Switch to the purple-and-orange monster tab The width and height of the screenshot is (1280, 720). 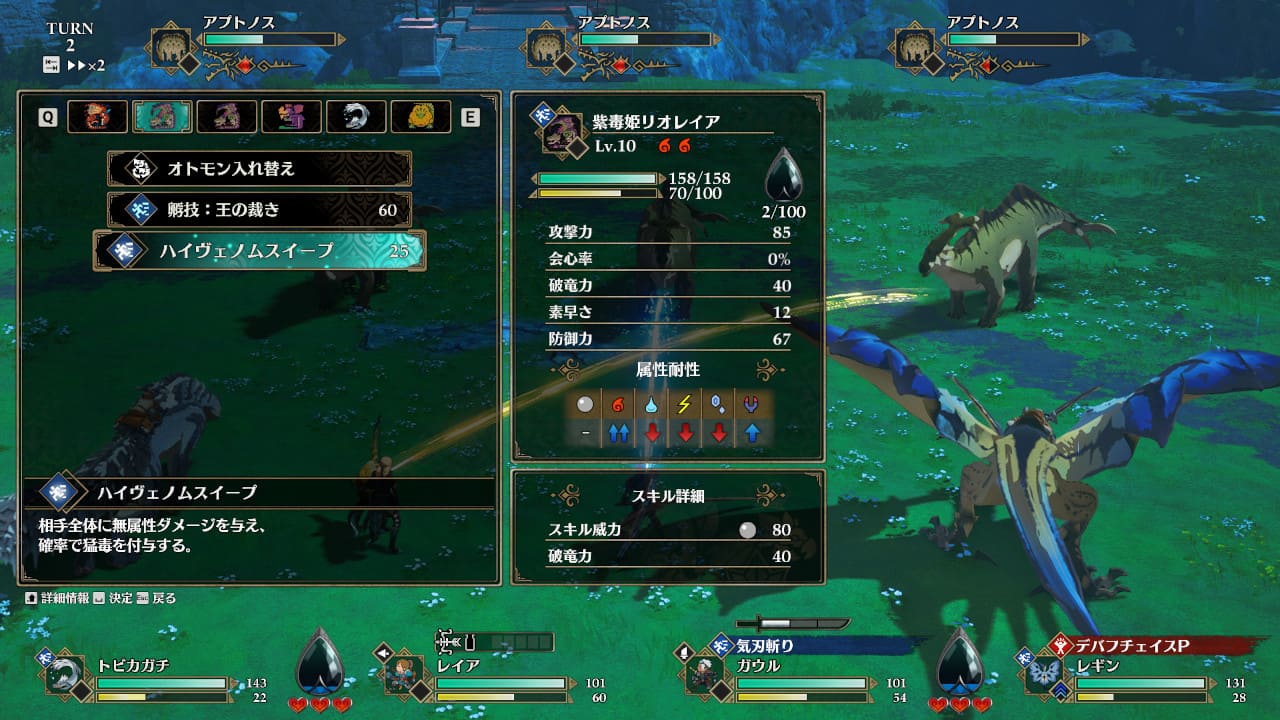[291, 117]
